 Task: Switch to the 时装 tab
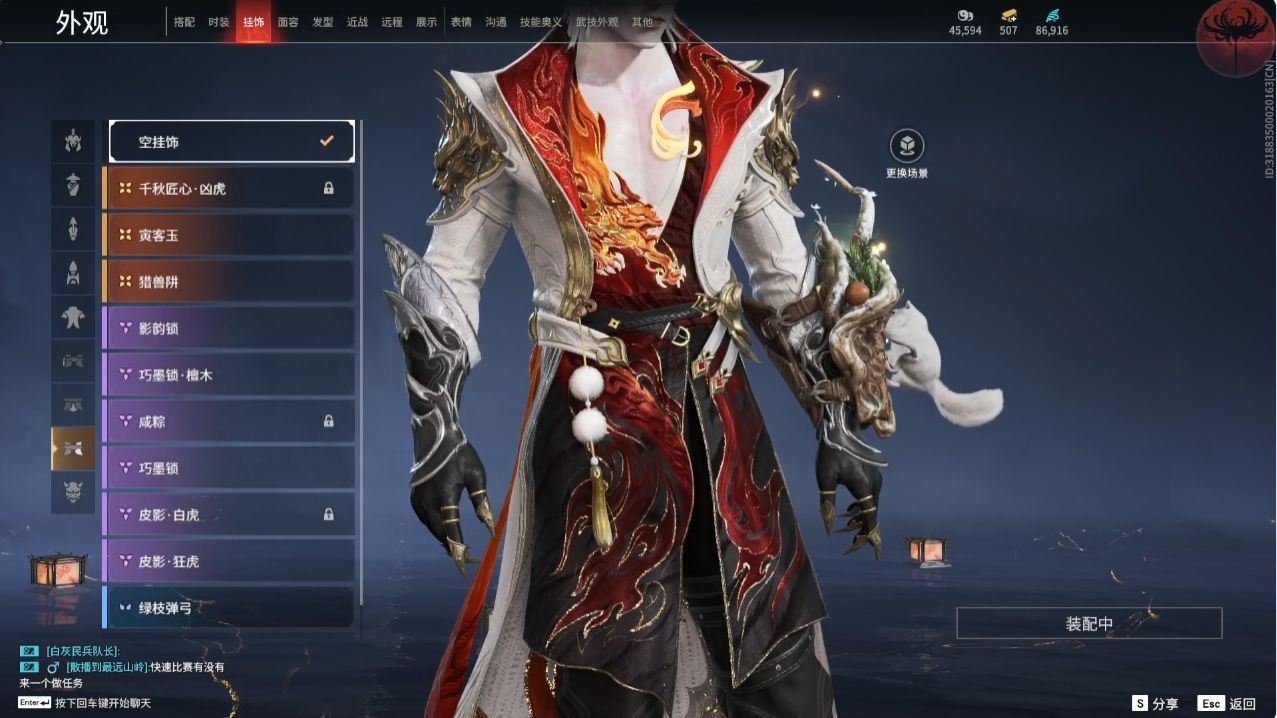click(x=218, y=22)
